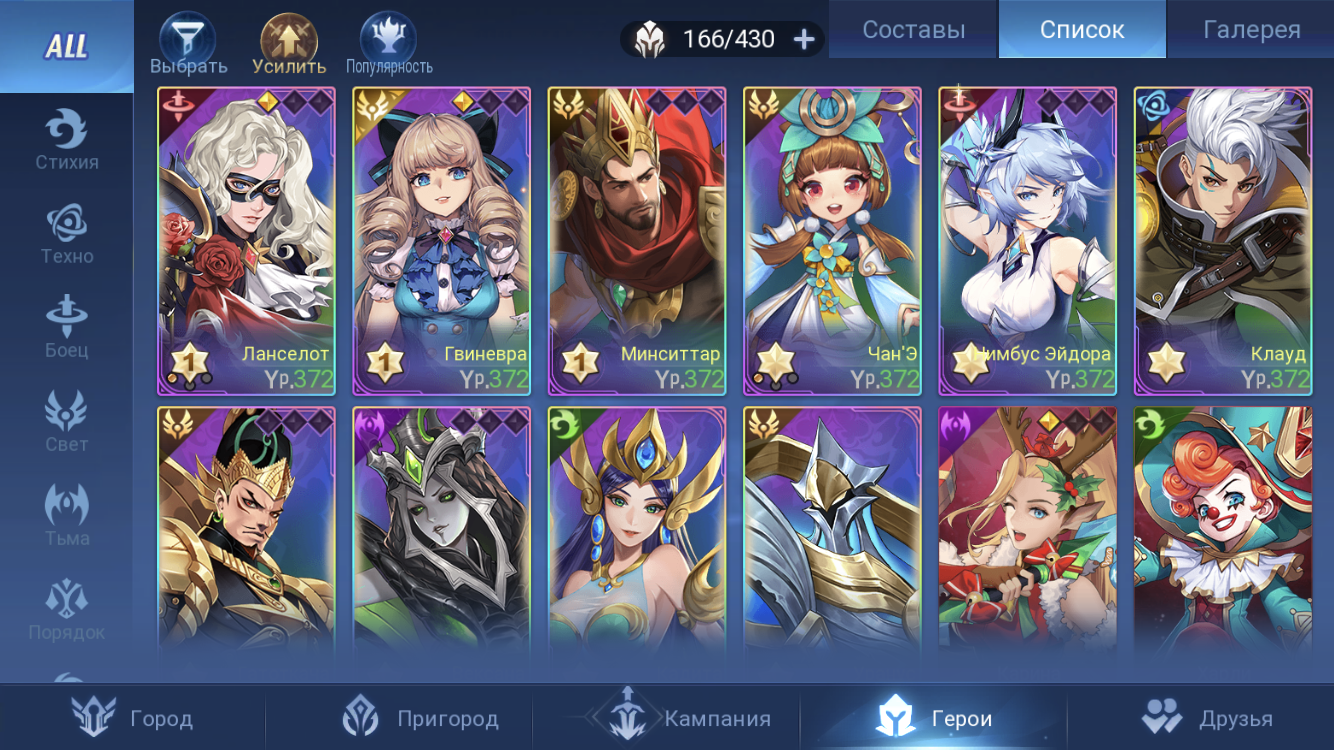Open the Популярность ranking
This screenshot has width=1334, height=750.
tap(389, 45)
